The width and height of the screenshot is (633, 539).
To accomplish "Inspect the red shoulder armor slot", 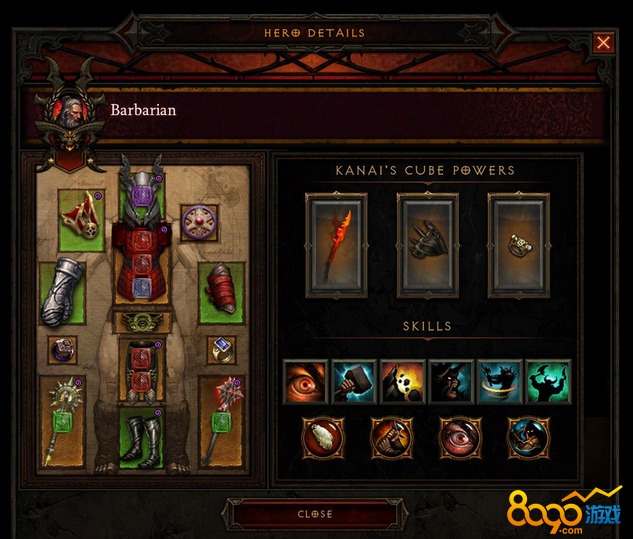I will tap(78, 220).
